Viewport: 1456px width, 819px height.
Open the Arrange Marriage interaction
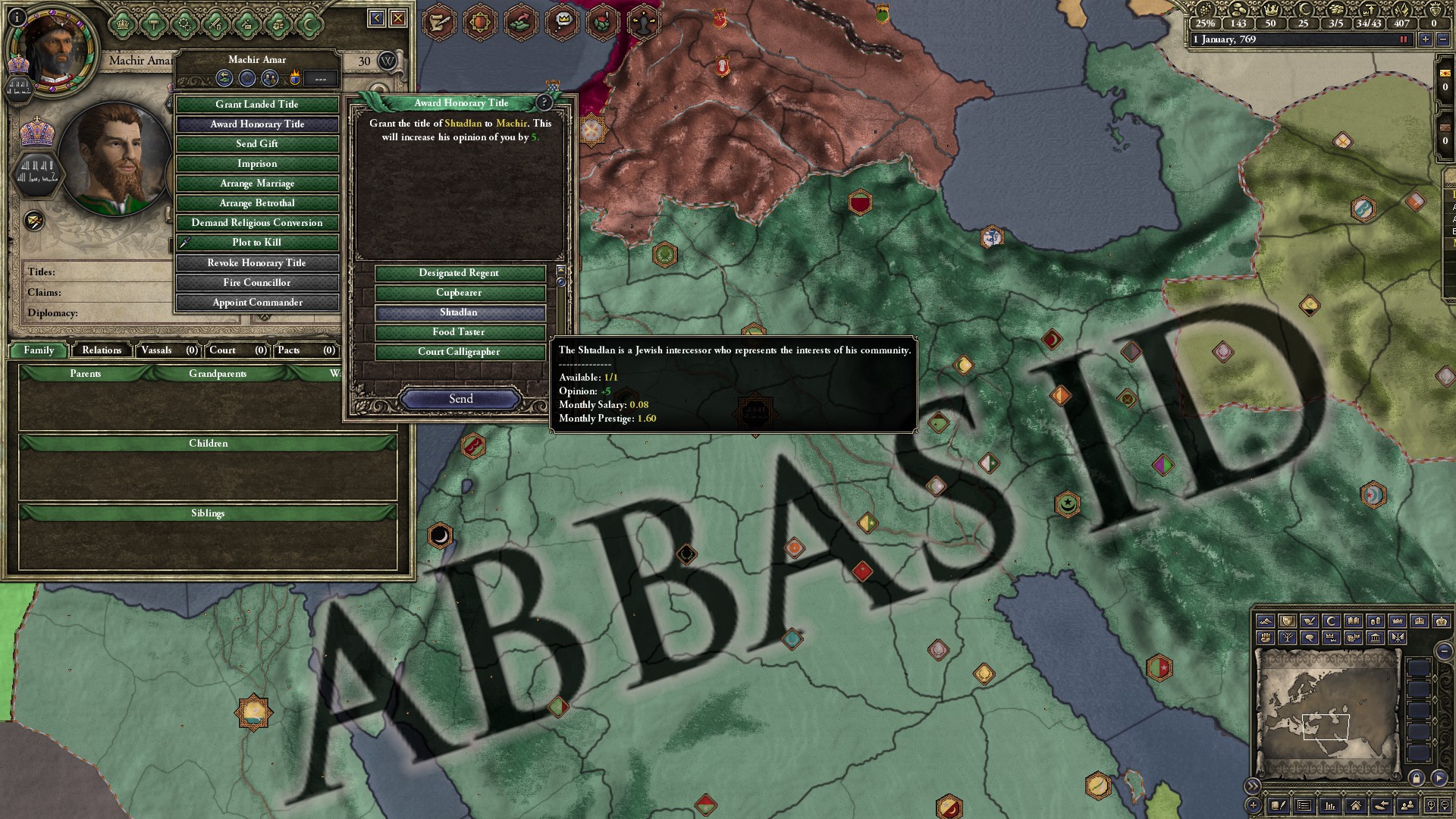click(257, 184)
